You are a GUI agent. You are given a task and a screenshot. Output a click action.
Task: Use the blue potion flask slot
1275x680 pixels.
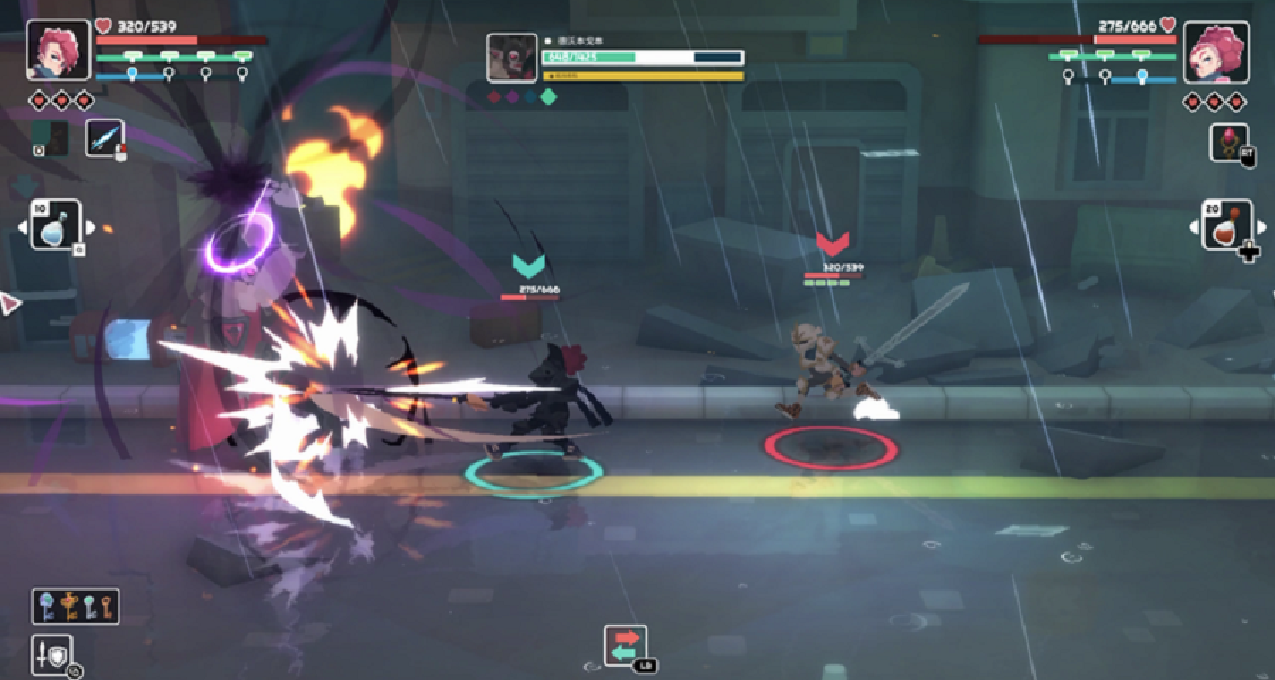pos(55,225)
